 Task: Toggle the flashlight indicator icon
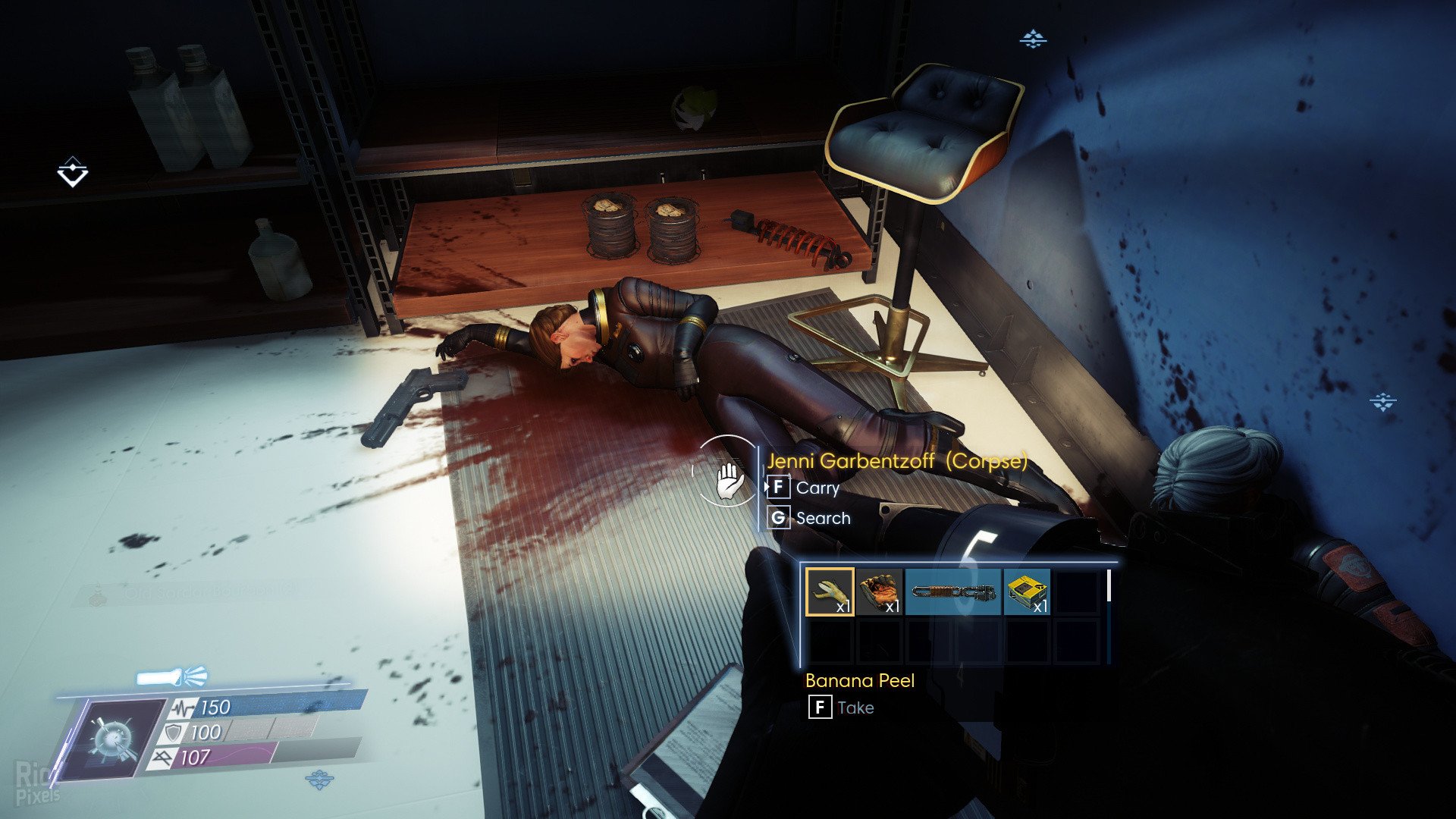pos(171,676)
